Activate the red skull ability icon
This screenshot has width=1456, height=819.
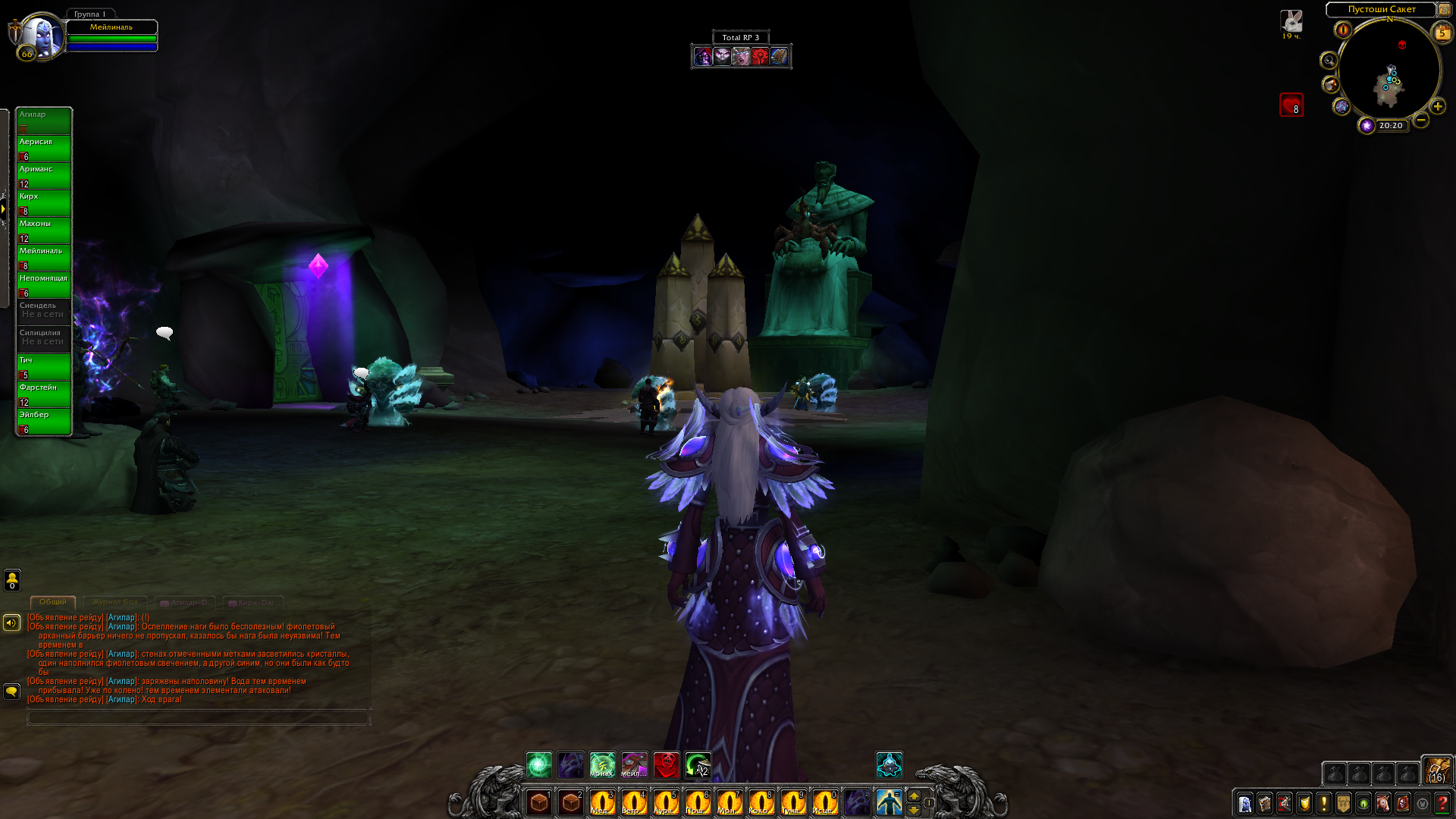(x=667, y=764)
